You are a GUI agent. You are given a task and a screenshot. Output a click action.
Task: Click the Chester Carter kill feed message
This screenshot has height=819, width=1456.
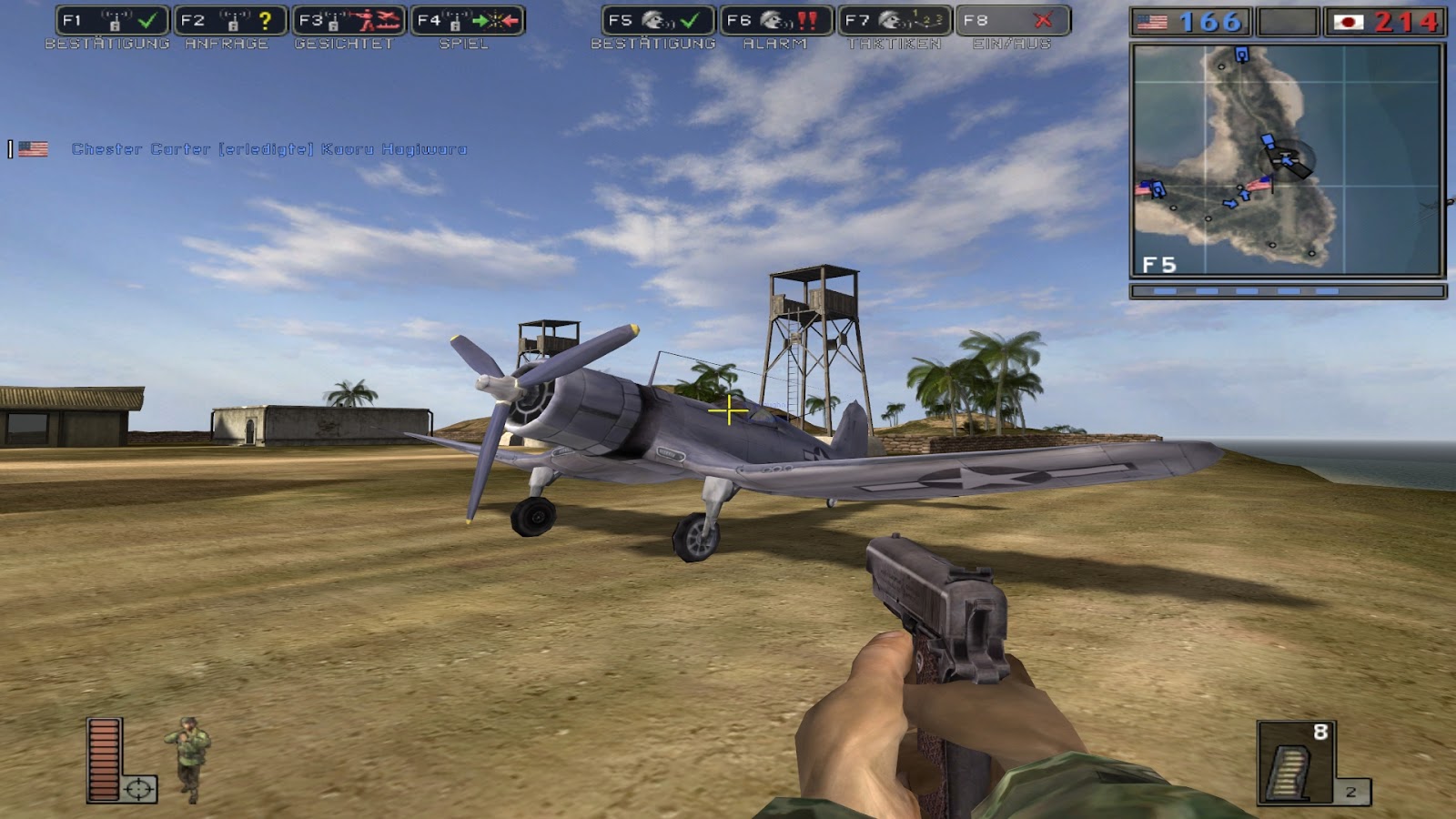click(x=267, y=150)
